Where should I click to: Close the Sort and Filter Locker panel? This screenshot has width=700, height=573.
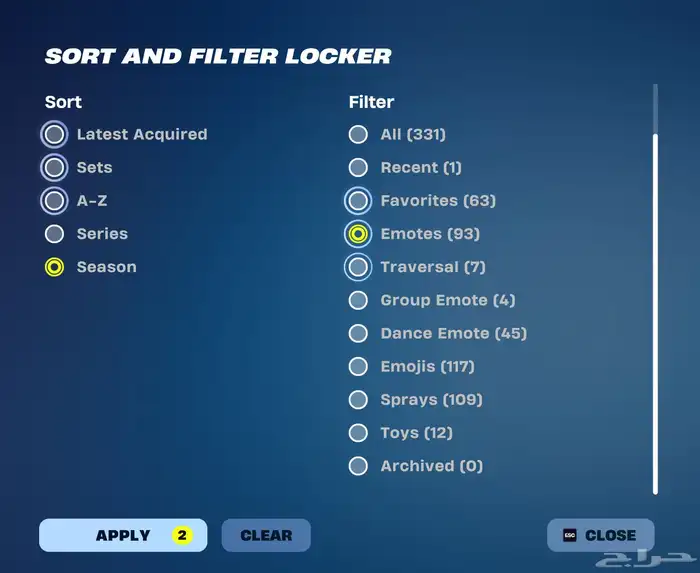click(600, 535)
